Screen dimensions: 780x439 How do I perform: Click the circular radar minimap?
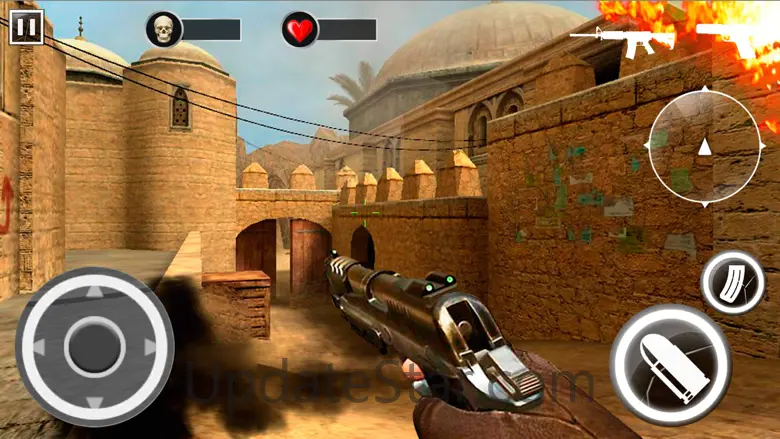click(704, 144)
